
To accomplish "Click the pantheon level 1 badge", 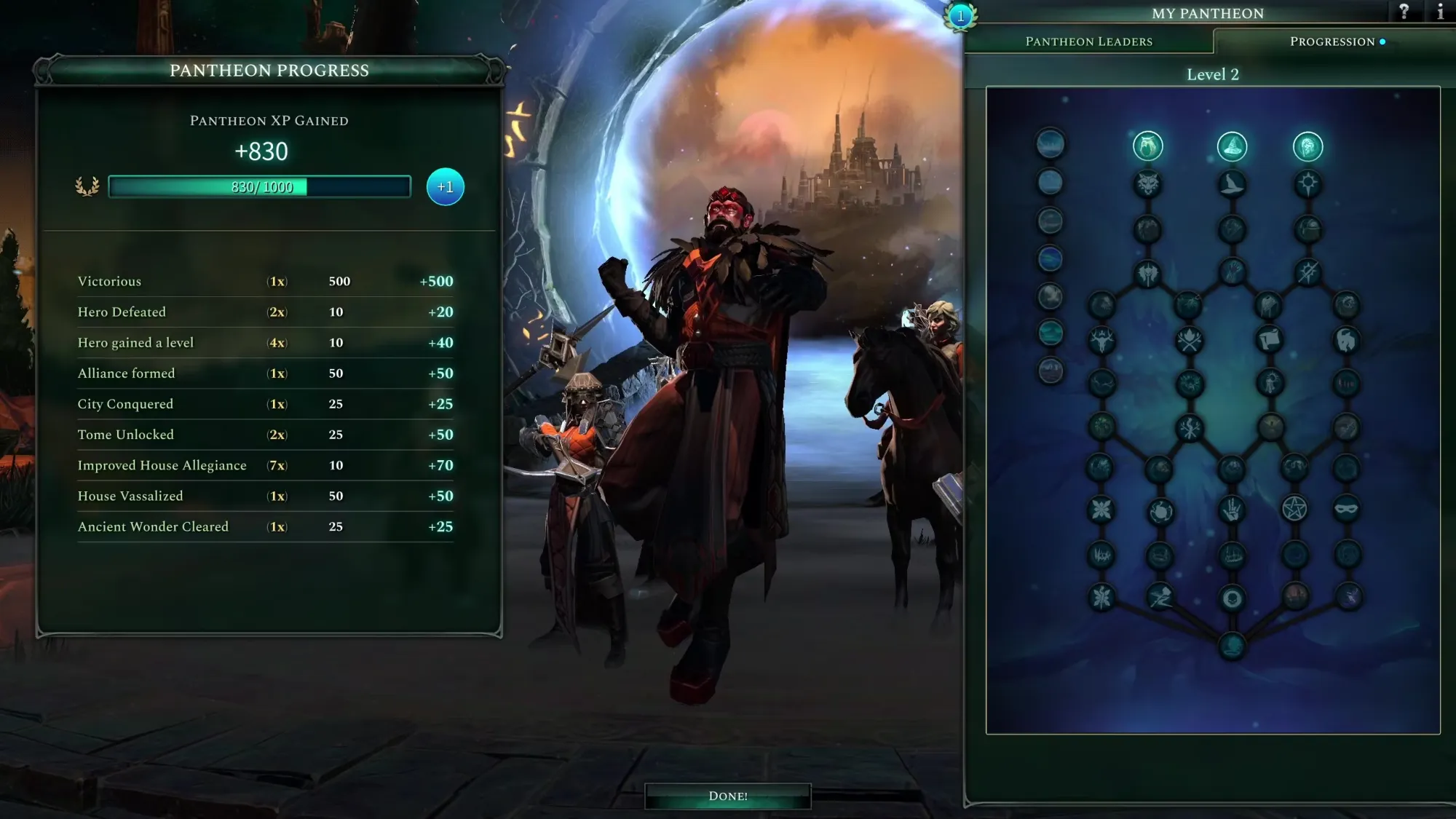I will 960,16.
